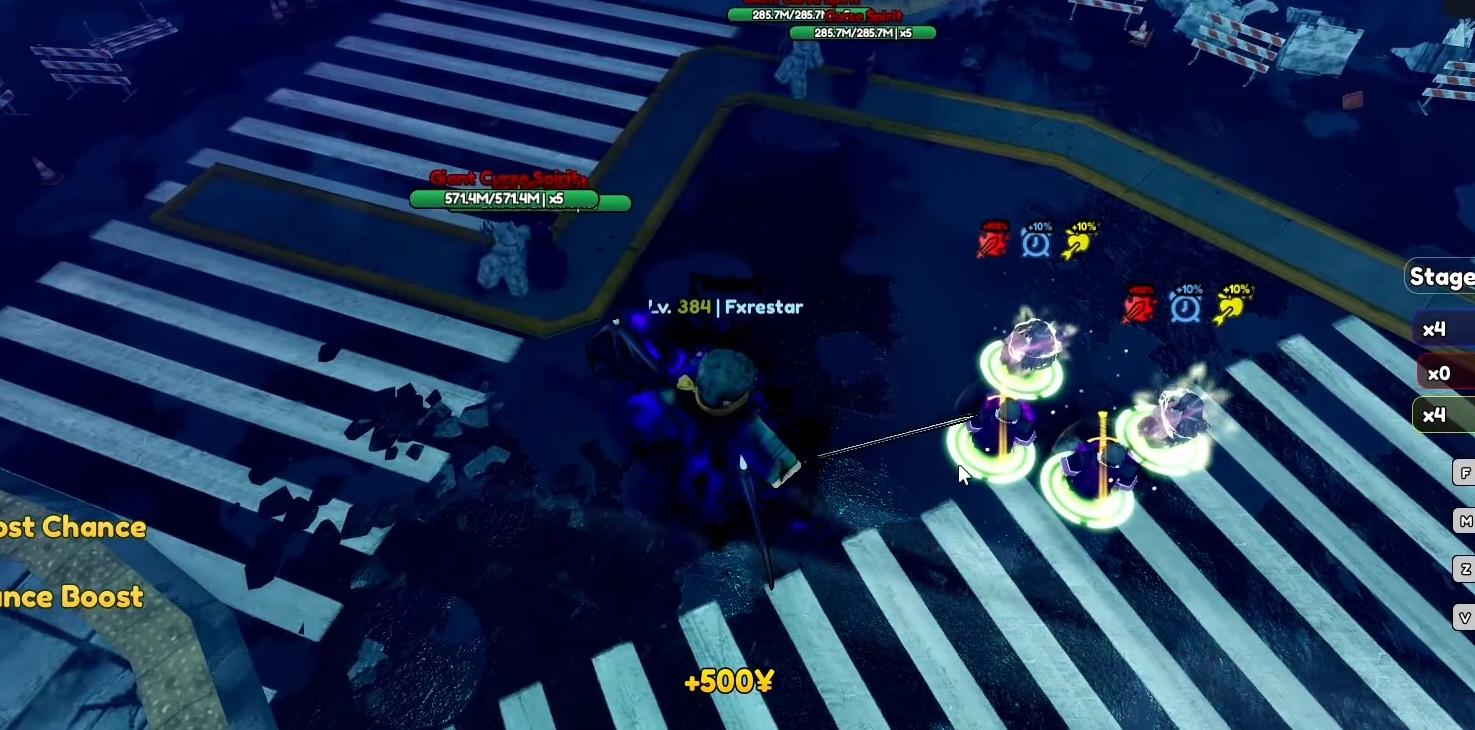Expand the Stage panel
Viewport: 1475px width, 730px height.
point(1438,275)
